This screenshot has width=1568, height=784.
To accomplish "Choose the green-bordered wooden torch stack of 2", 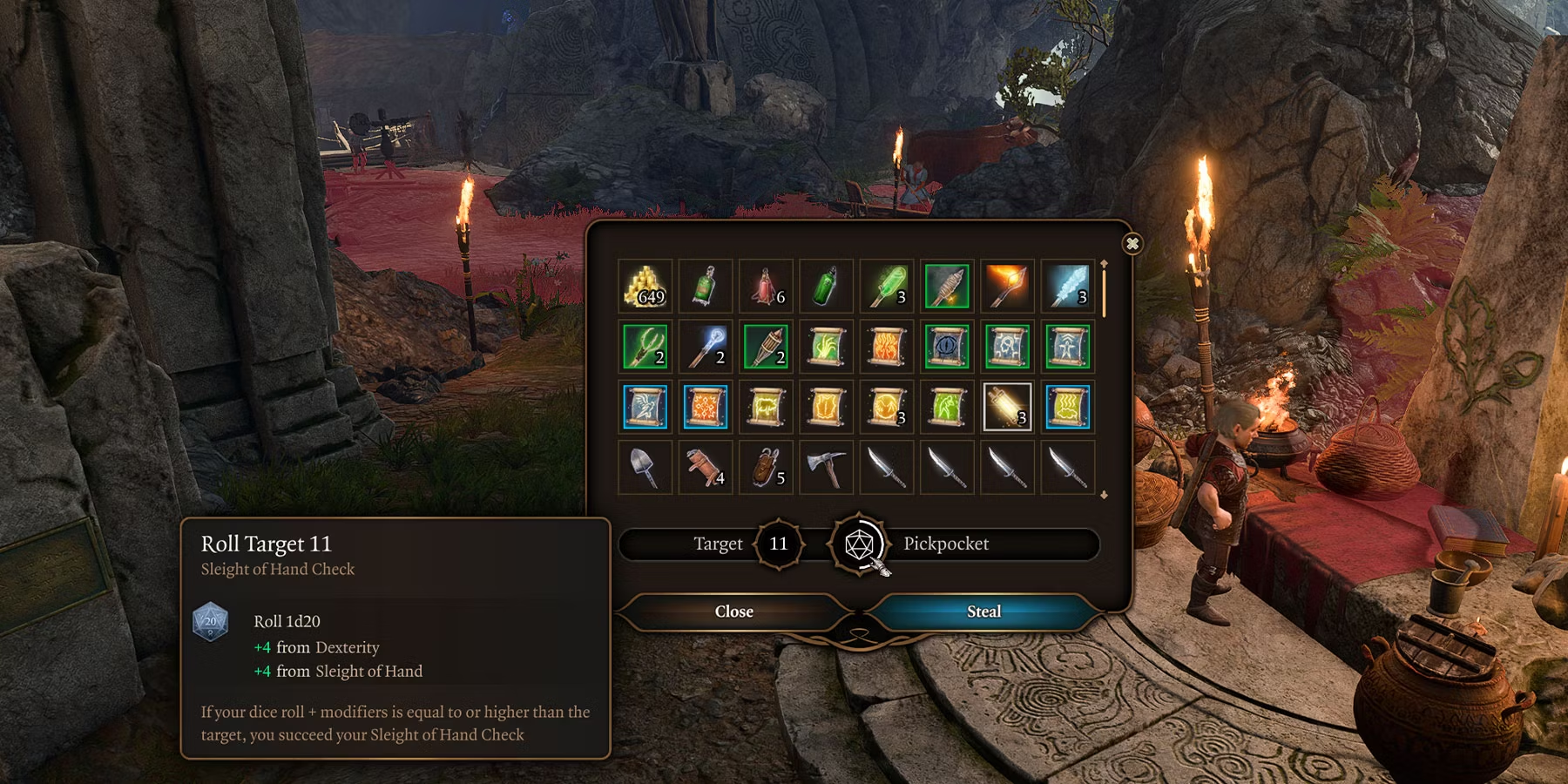I will [x=766, y=346].
